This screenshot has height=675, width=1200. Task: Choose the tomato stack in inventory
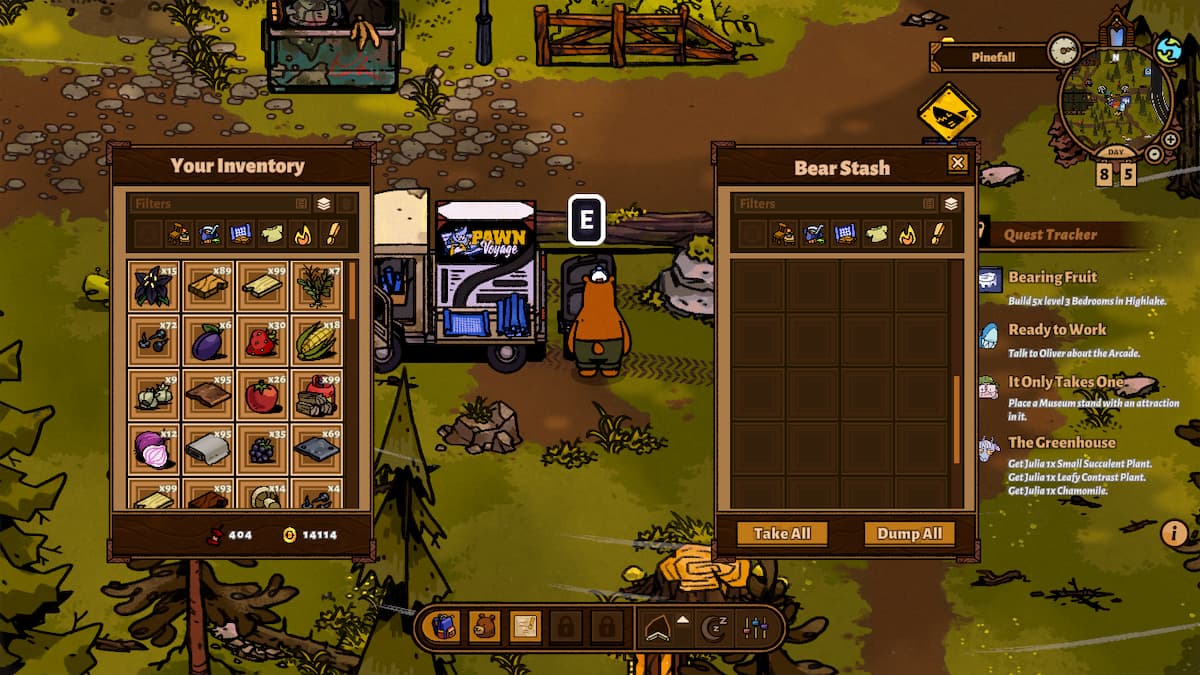pos(262,396)
